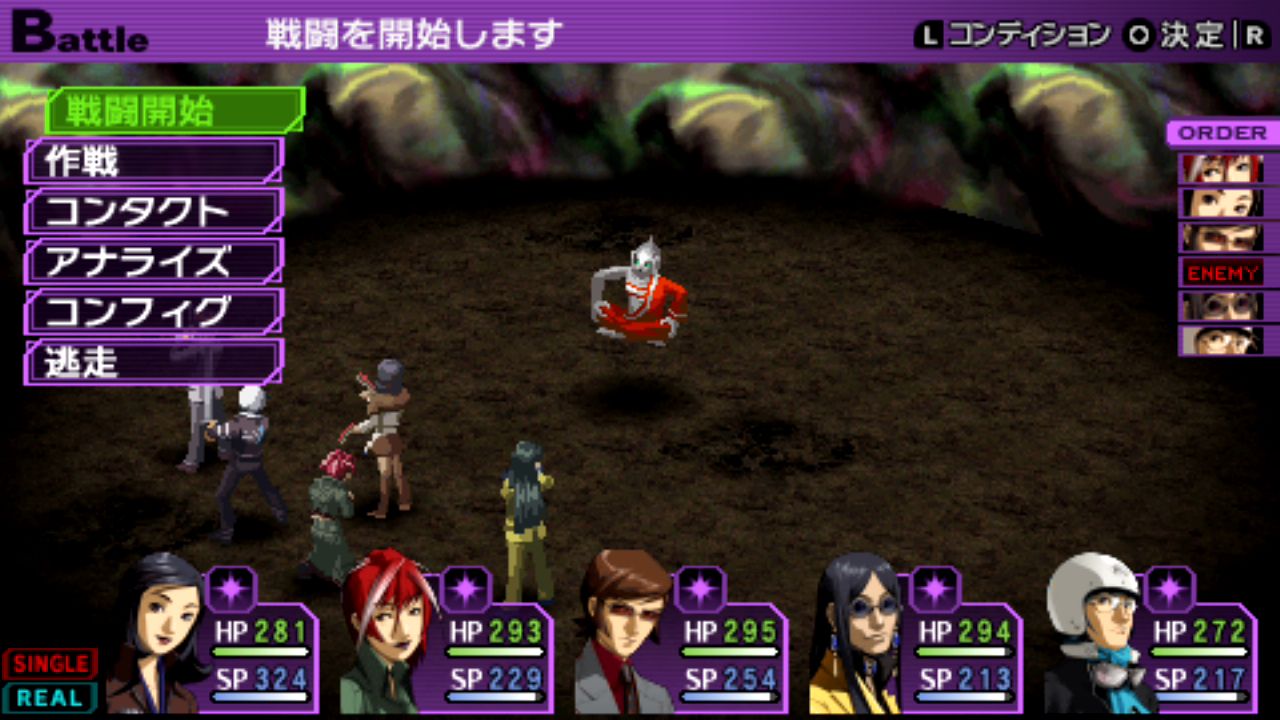Open the コンフィグ config menu
This screenshot has width=1280, height=720.
coord(153,312)
